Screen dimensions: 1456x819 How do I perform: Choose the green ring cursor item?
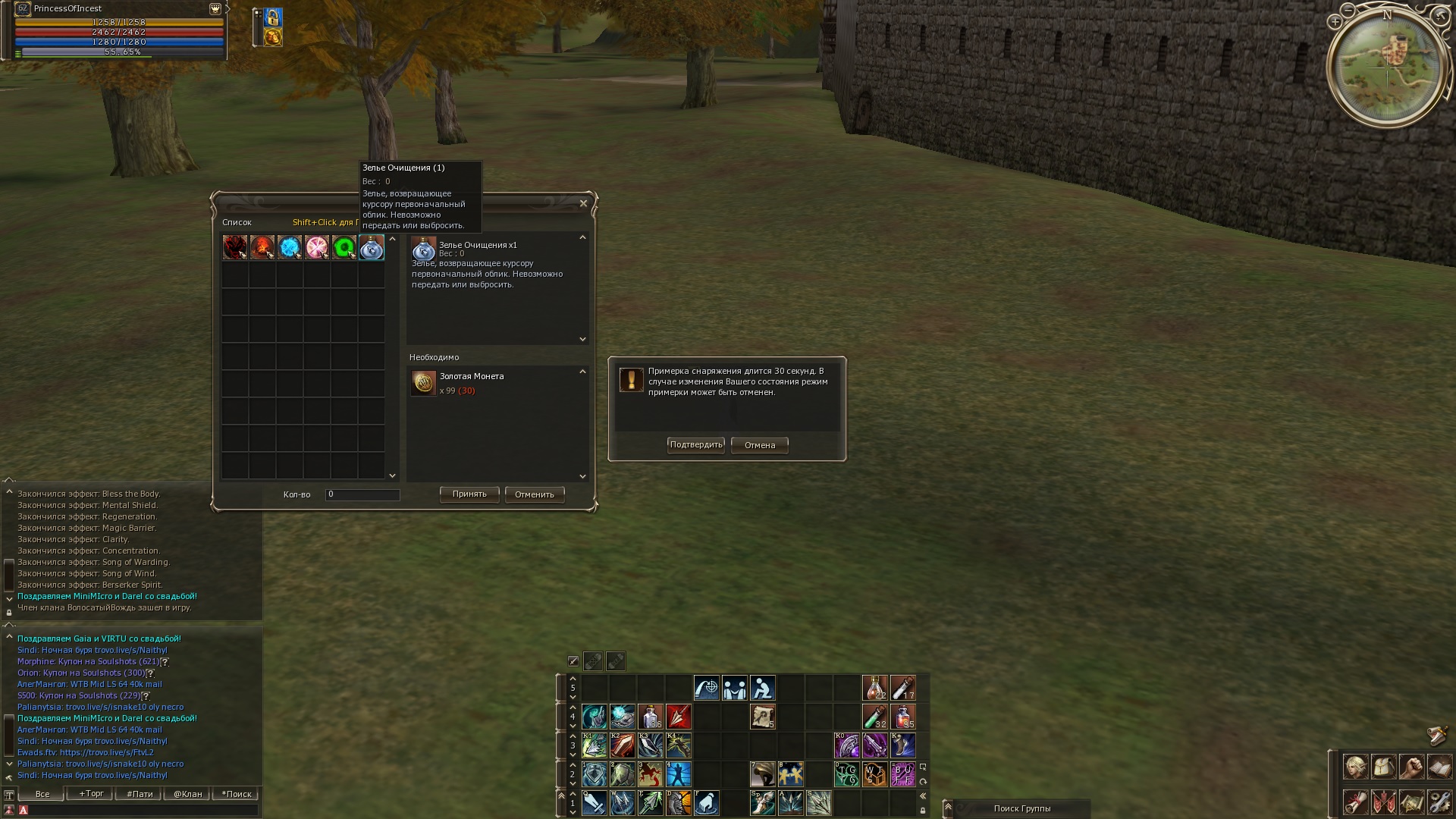click(344, 247)
